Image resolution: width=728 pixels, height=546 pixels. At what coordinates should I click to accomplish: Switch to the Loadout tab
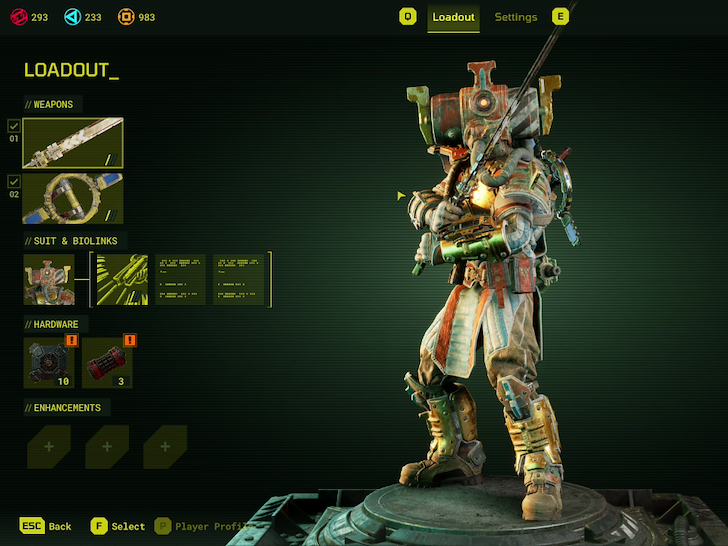click(x=453, y=17)
